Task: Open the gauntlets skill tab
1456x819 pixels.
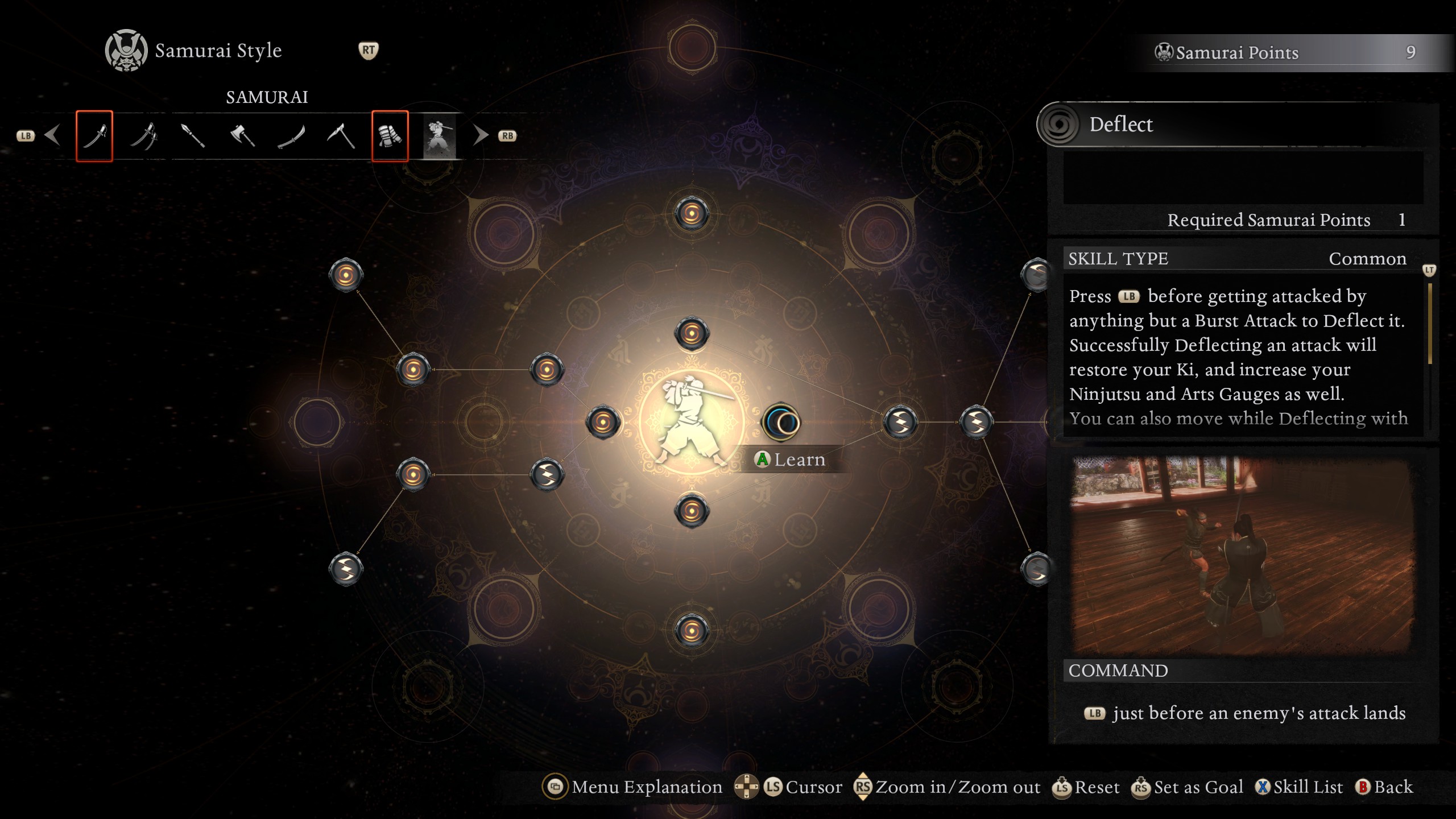Action: coord(390,136)
